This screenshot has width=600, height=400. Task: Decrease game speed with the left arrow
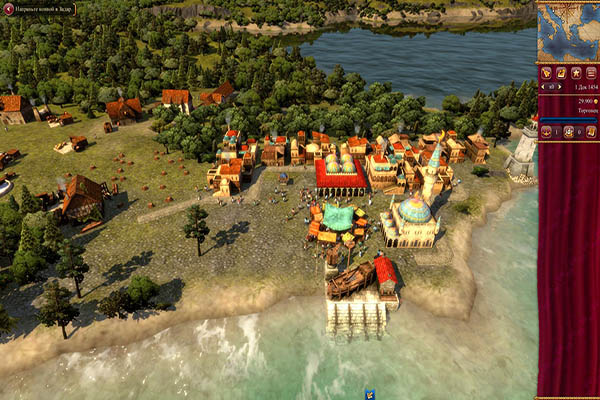tap(545, 87)
